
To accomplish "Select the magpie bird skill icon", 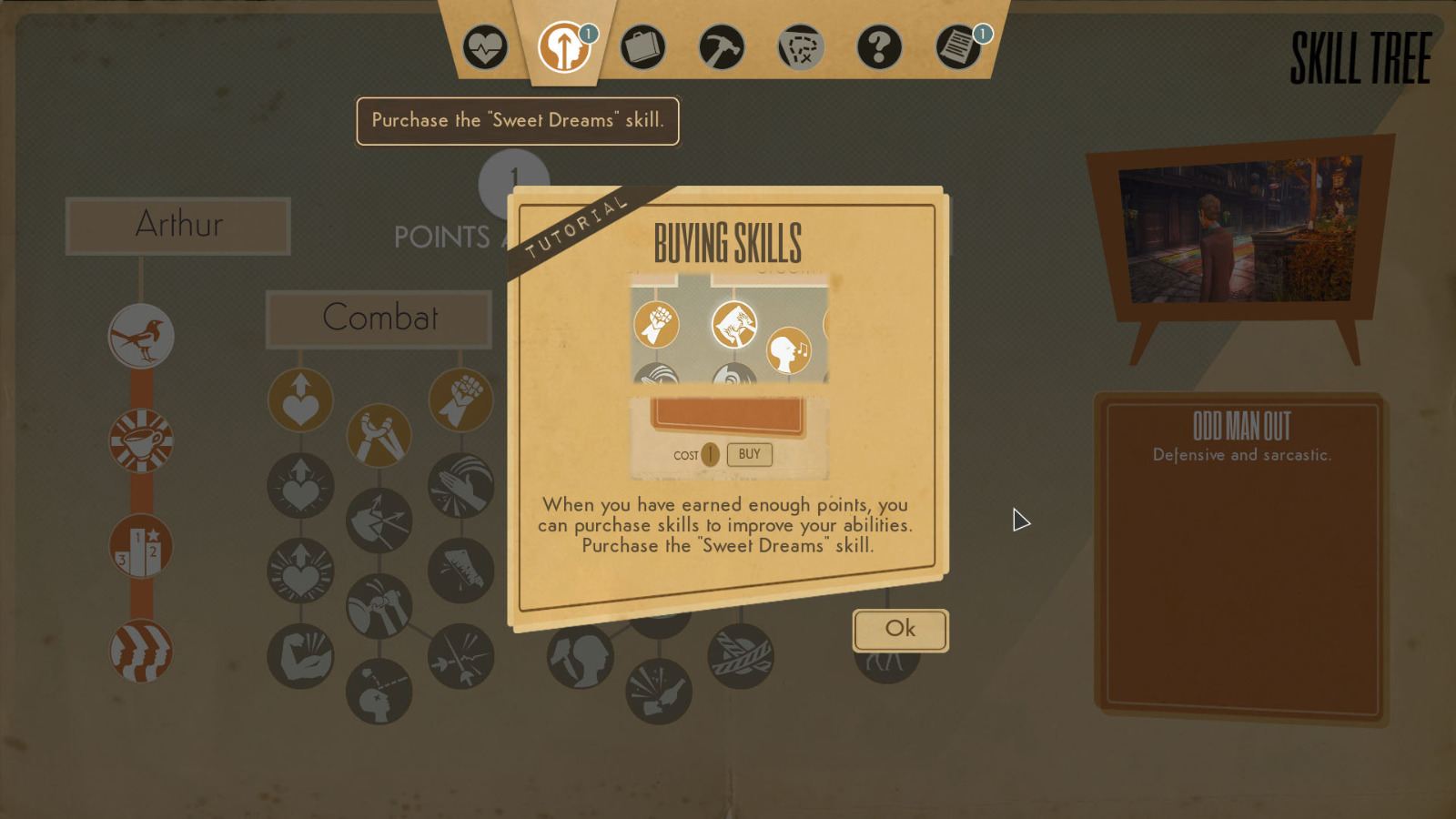I will (141, 336).
